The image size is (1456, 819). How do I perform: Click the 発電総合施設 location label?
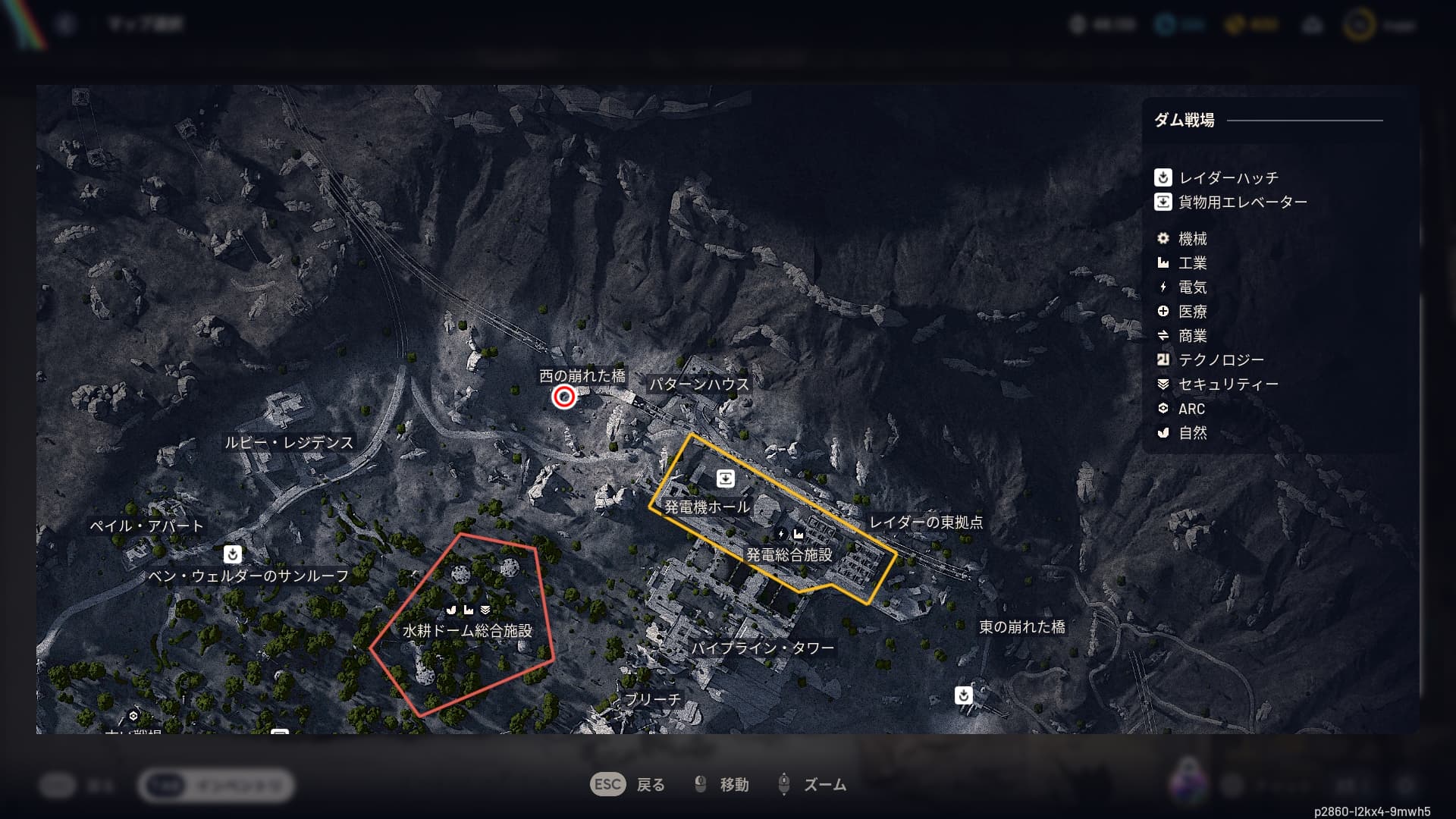tap(789, 555)
